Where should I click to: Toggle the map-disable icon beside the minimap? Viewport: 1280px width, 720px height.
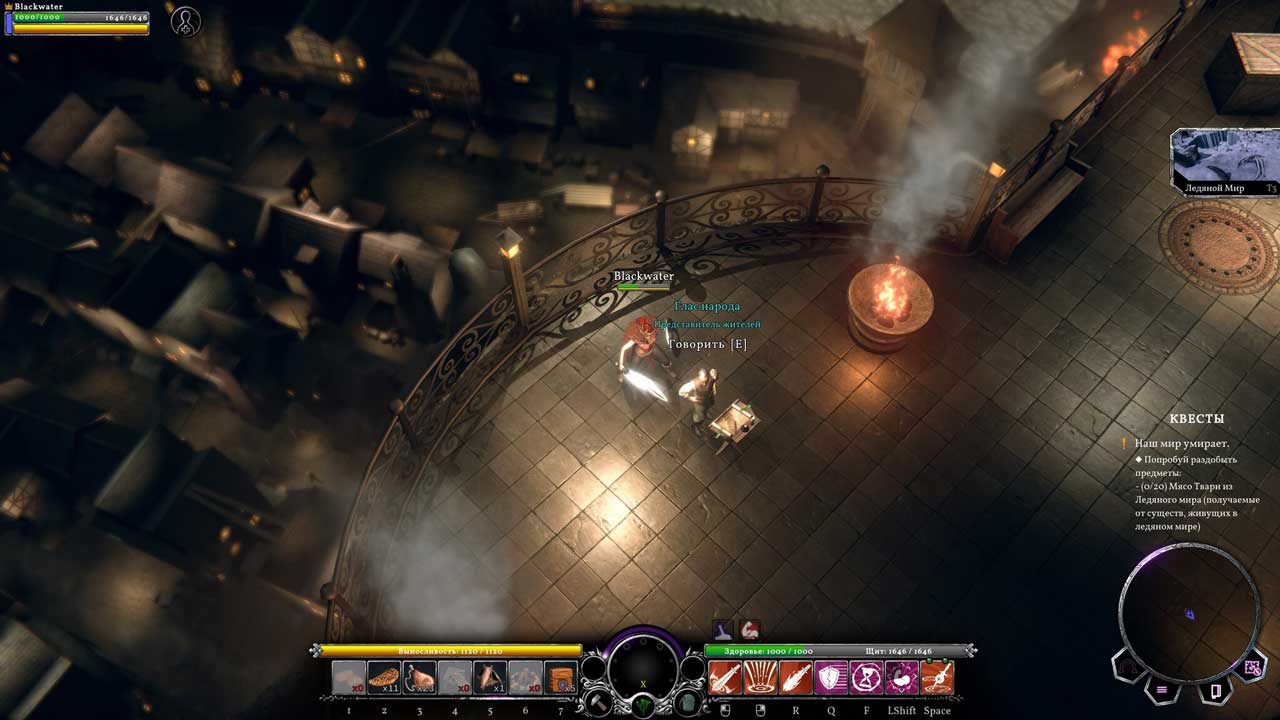(x=1252, y=667)
